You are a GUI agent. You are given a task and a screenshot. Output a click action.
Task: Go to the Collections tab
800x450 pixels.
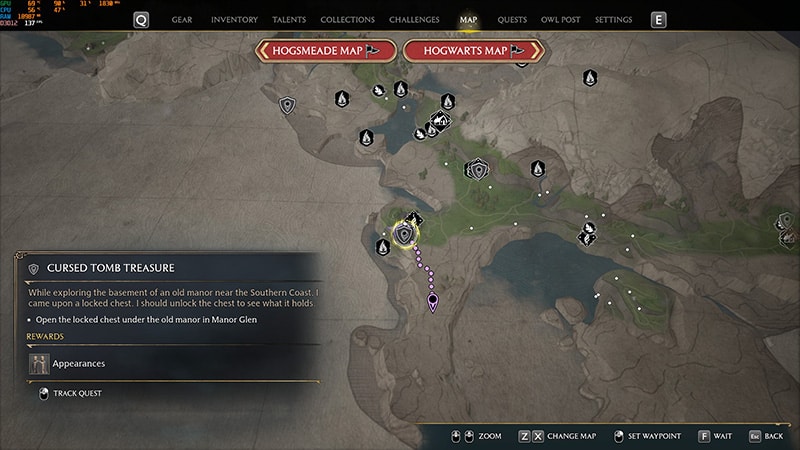pyautogui.click(x=347, y=20)
